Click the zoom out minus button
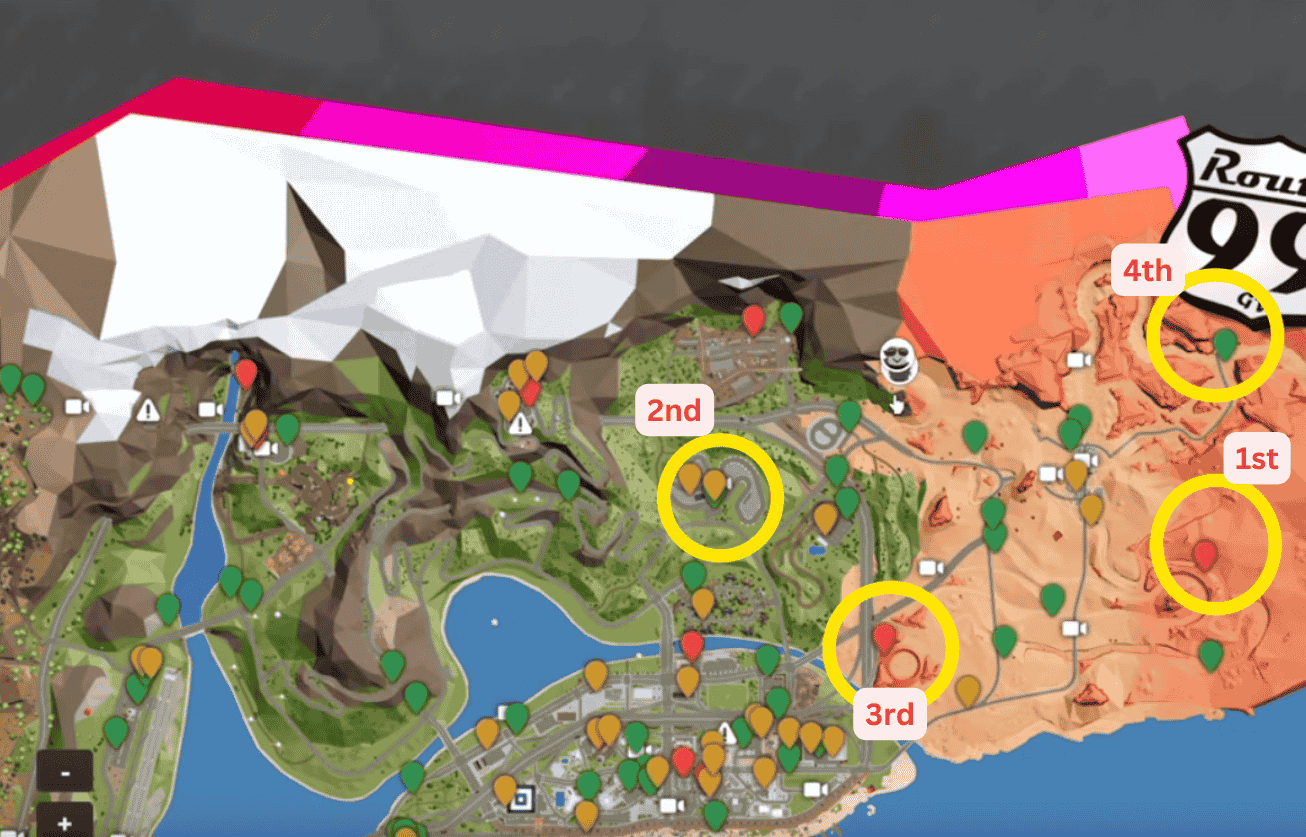 coord(65,773)
